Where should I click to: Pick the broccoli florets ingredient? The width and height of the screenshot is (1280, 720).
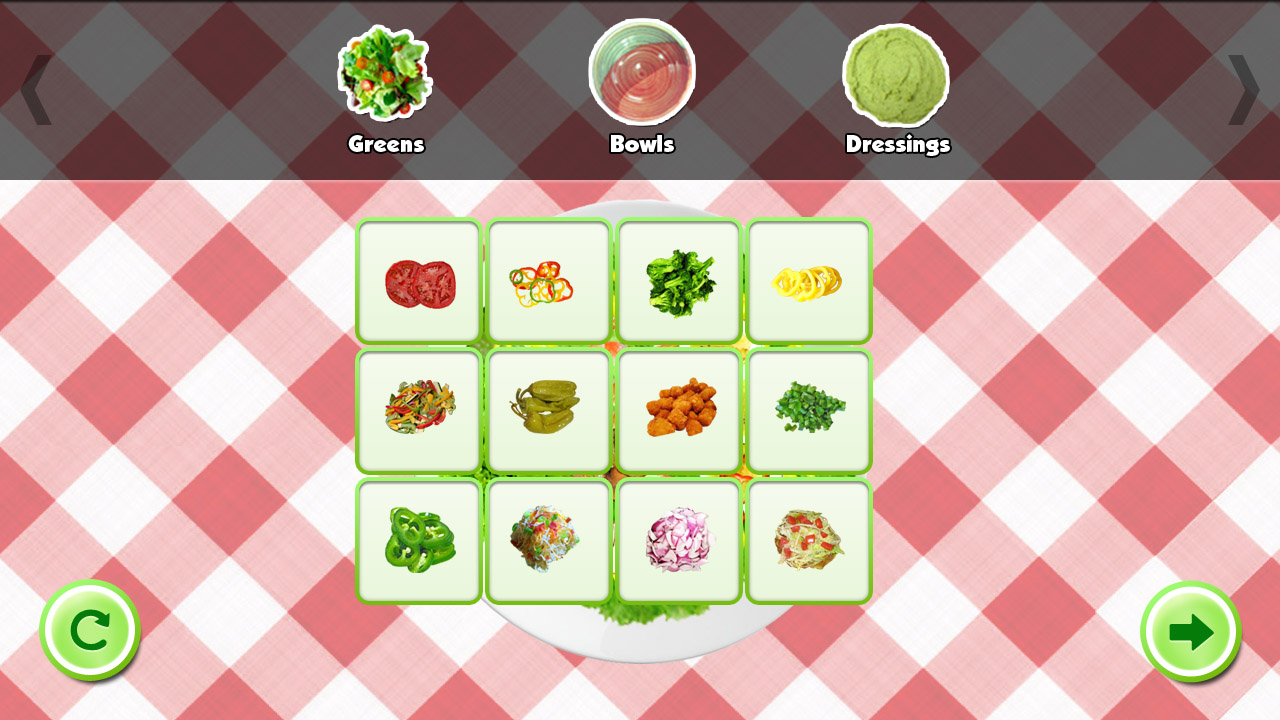click(679, 281)
